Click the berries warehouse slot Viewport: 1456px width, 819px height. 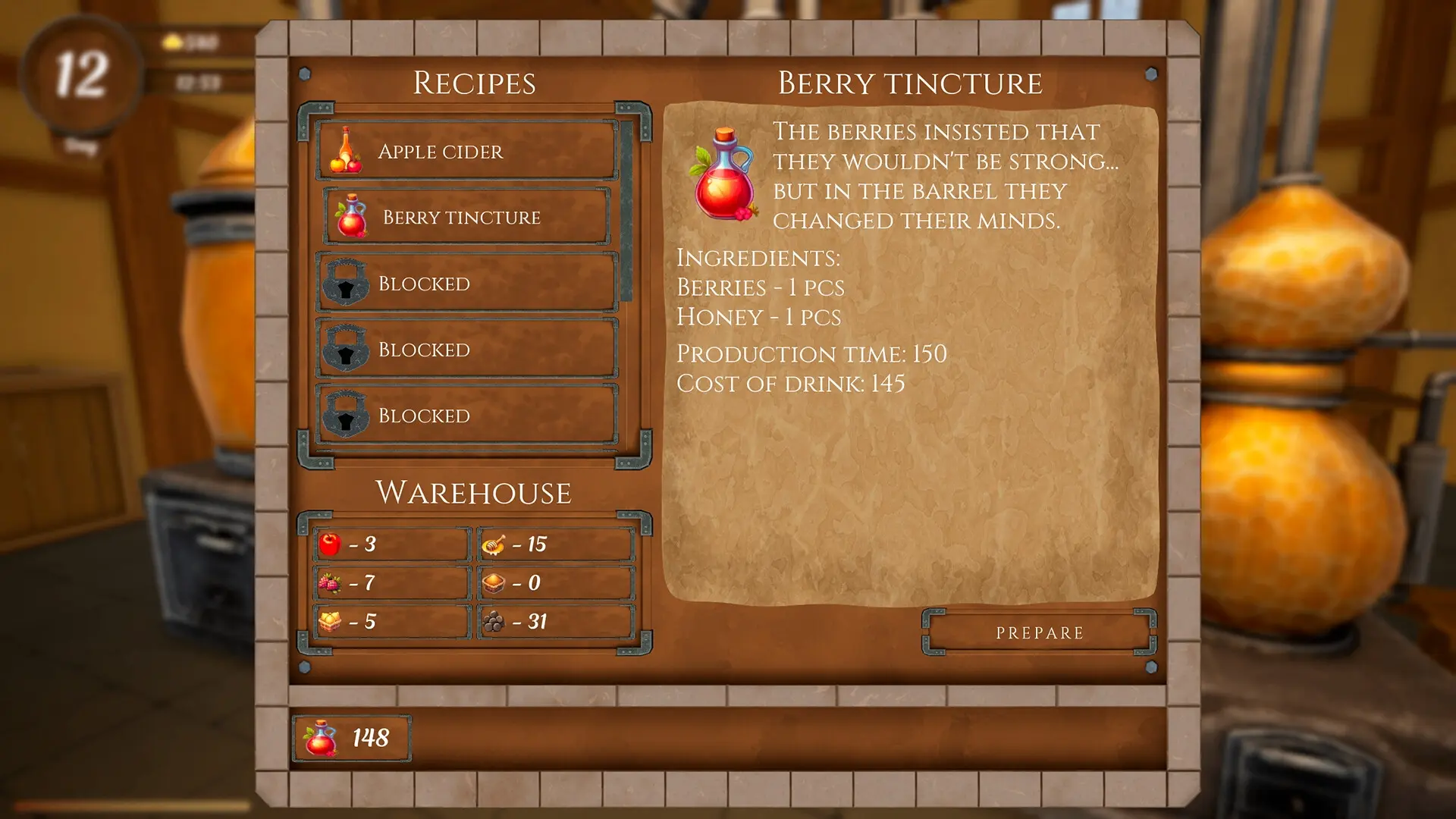392,582
